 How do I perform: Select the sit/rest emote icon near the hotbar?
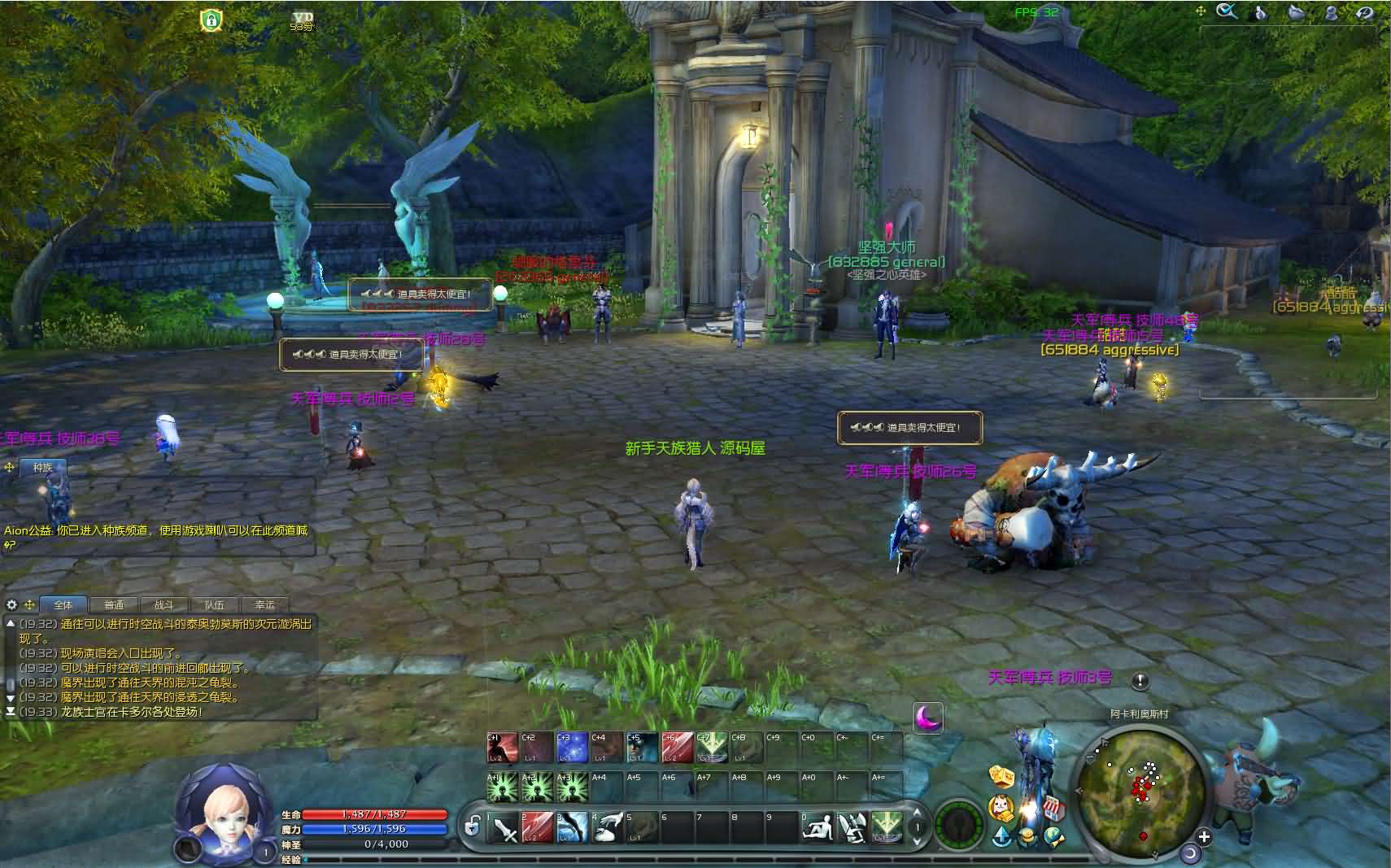pos(818,827)
